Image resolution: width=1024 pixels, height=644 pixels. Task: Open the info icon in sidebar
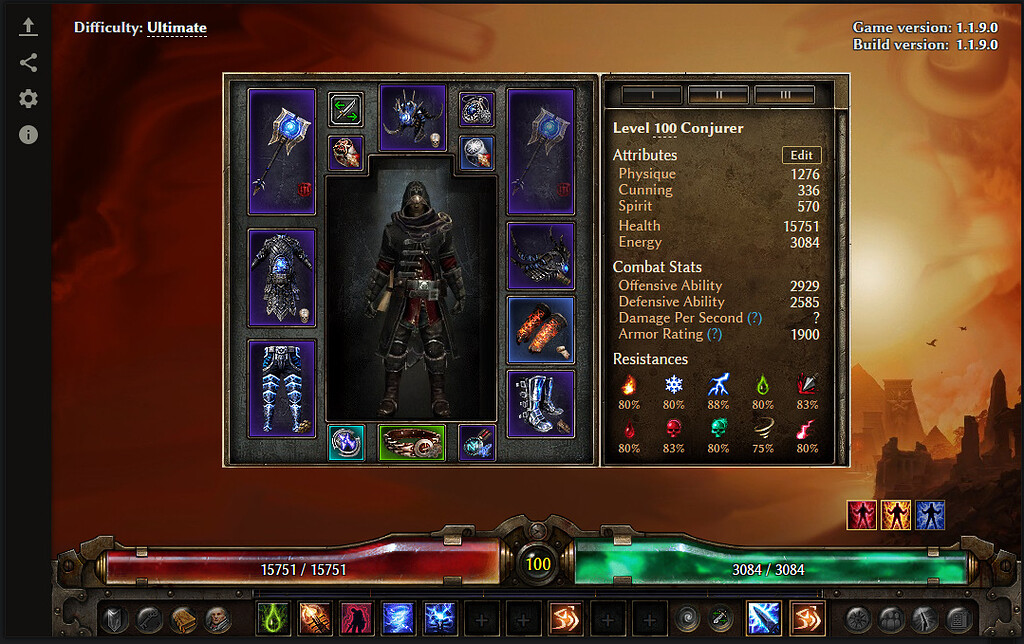[28, 134]
